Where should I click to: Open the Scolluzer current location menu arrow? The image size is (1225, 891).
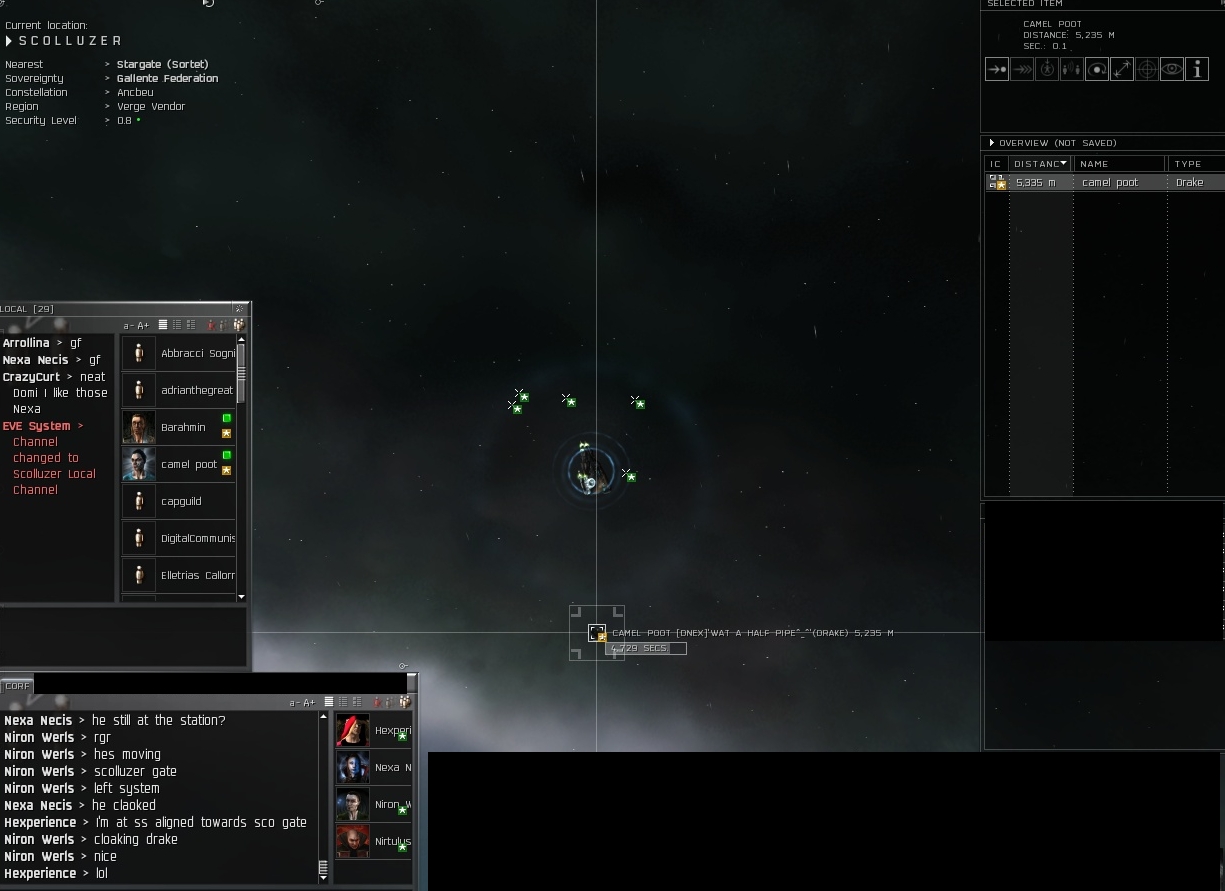coord(9,41)
